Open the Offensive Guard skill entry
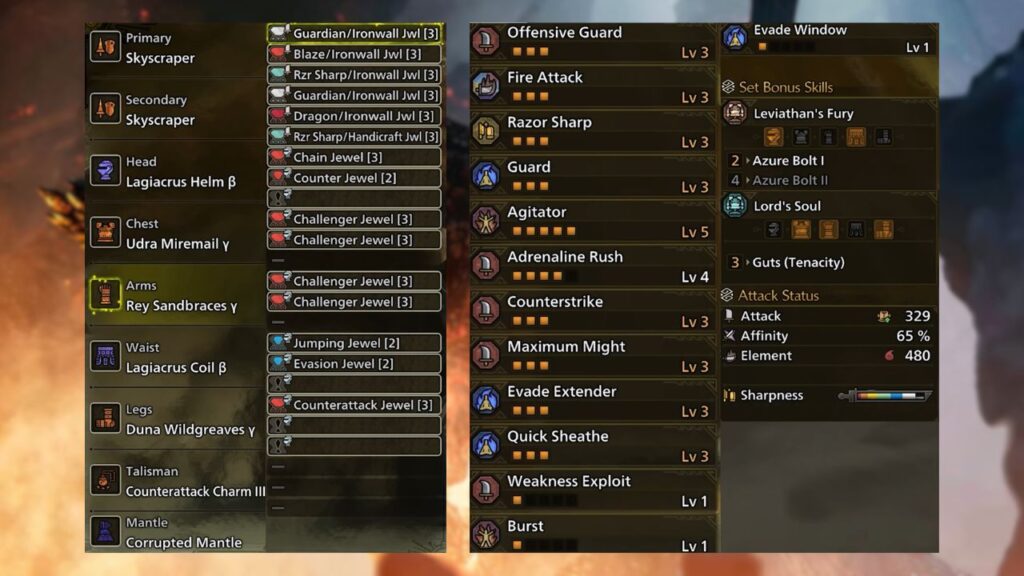Viewport: 1024px width, 576px height. click(593, 41)
